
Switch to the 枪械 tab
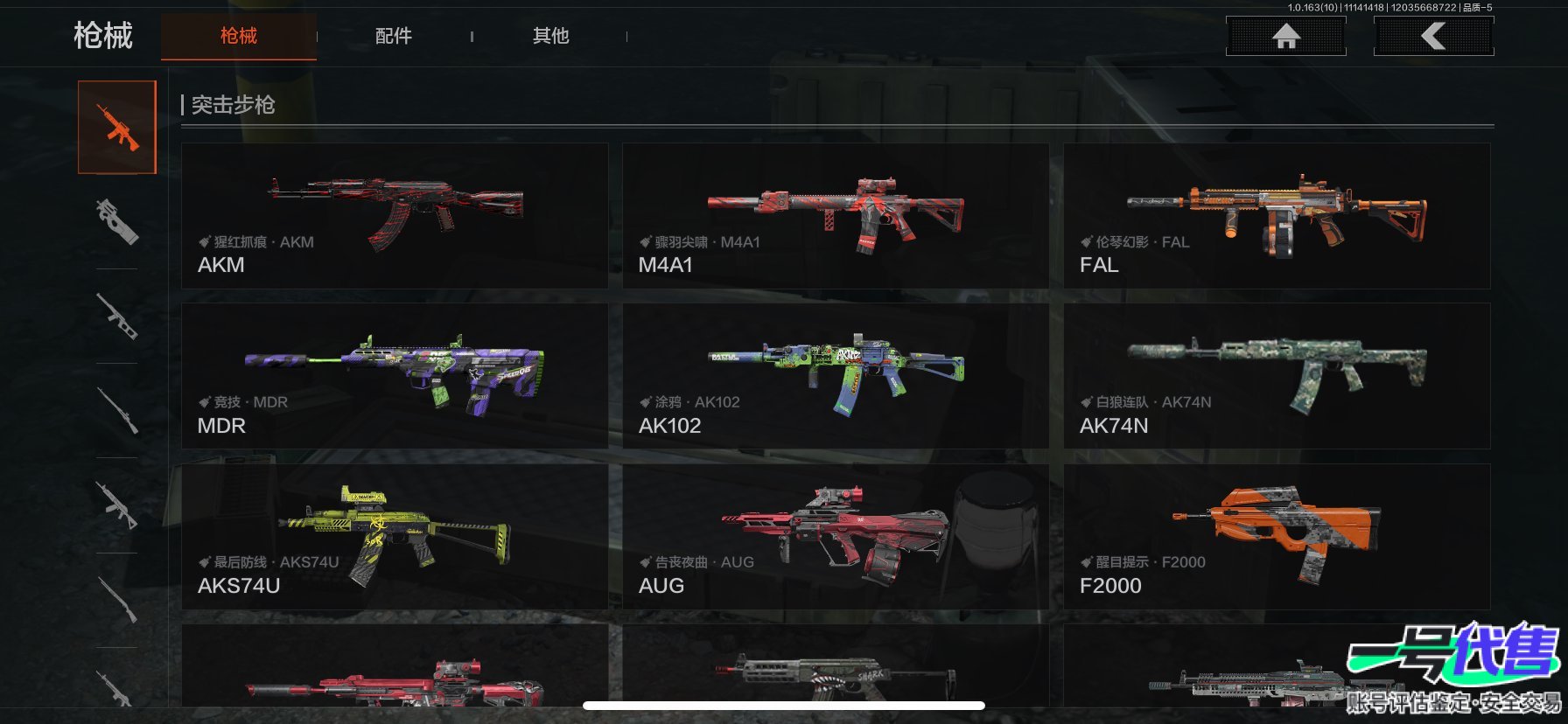pyautogui.click(x=238, y=36)
